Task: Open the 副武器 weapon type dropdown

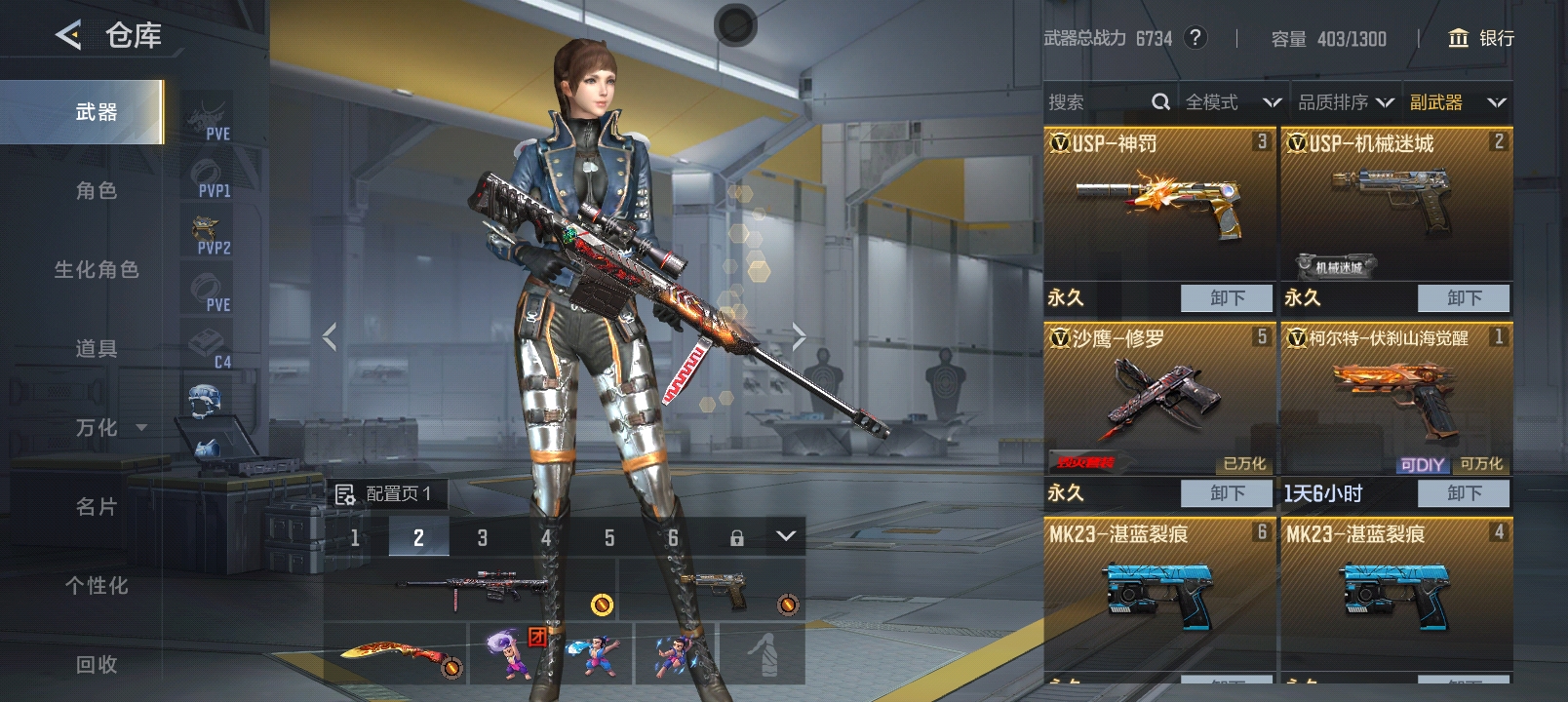Action: [1457, 102]
